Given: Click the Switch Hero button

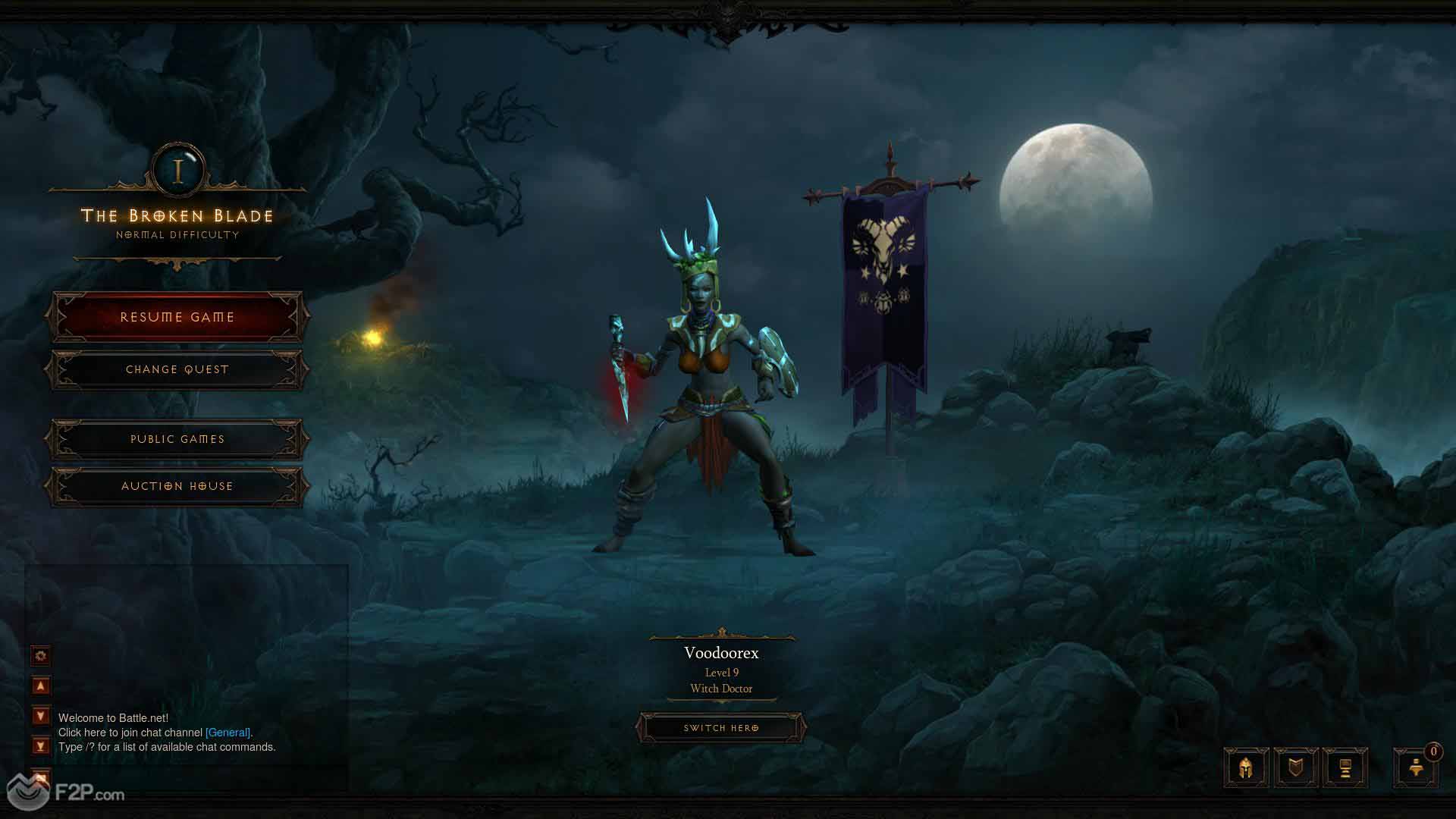Looking at the screenshot, I should click(x=720, y=728).
